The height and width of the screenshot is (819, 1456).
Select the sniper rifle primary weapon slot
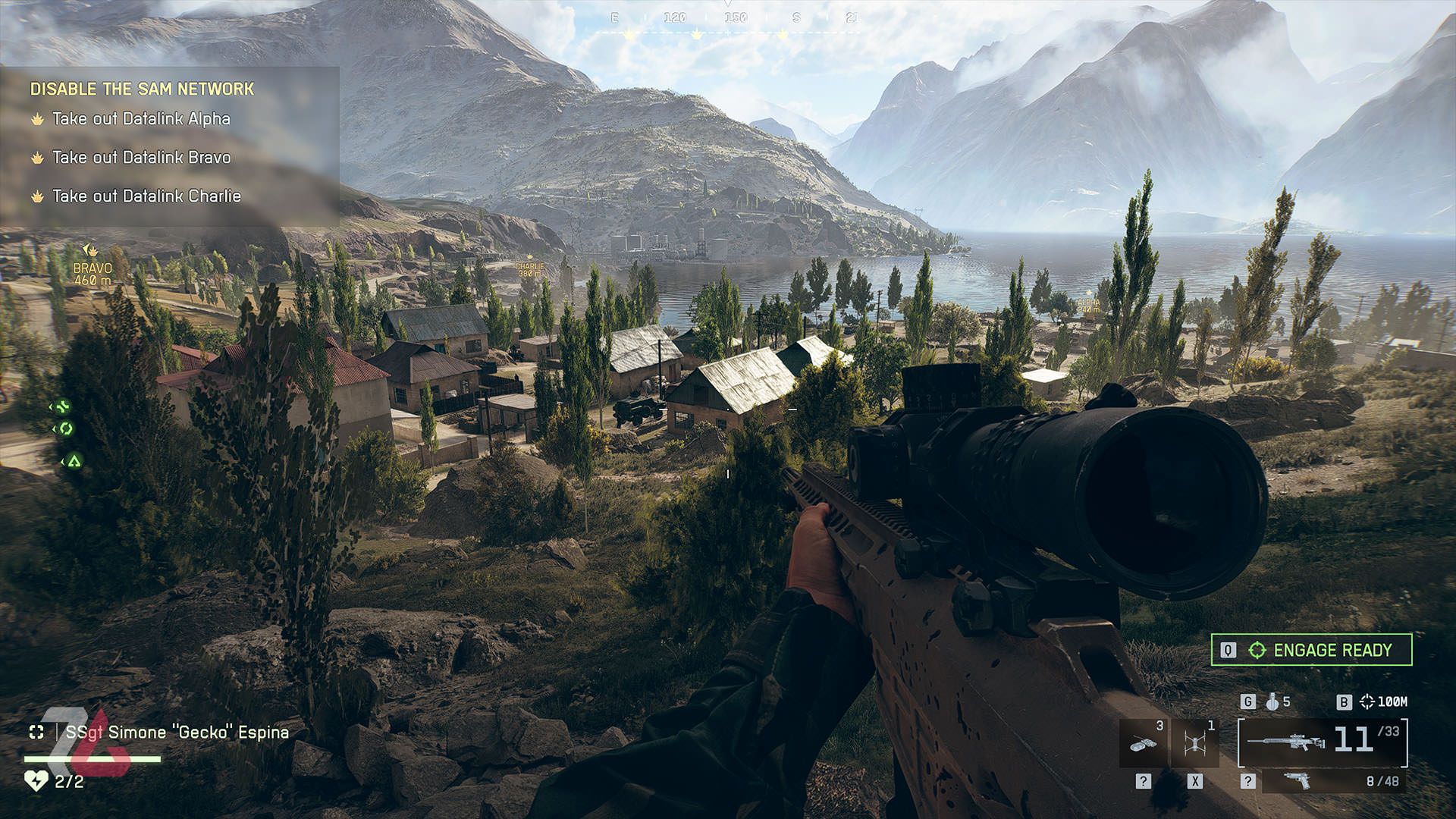(1323, 741)
